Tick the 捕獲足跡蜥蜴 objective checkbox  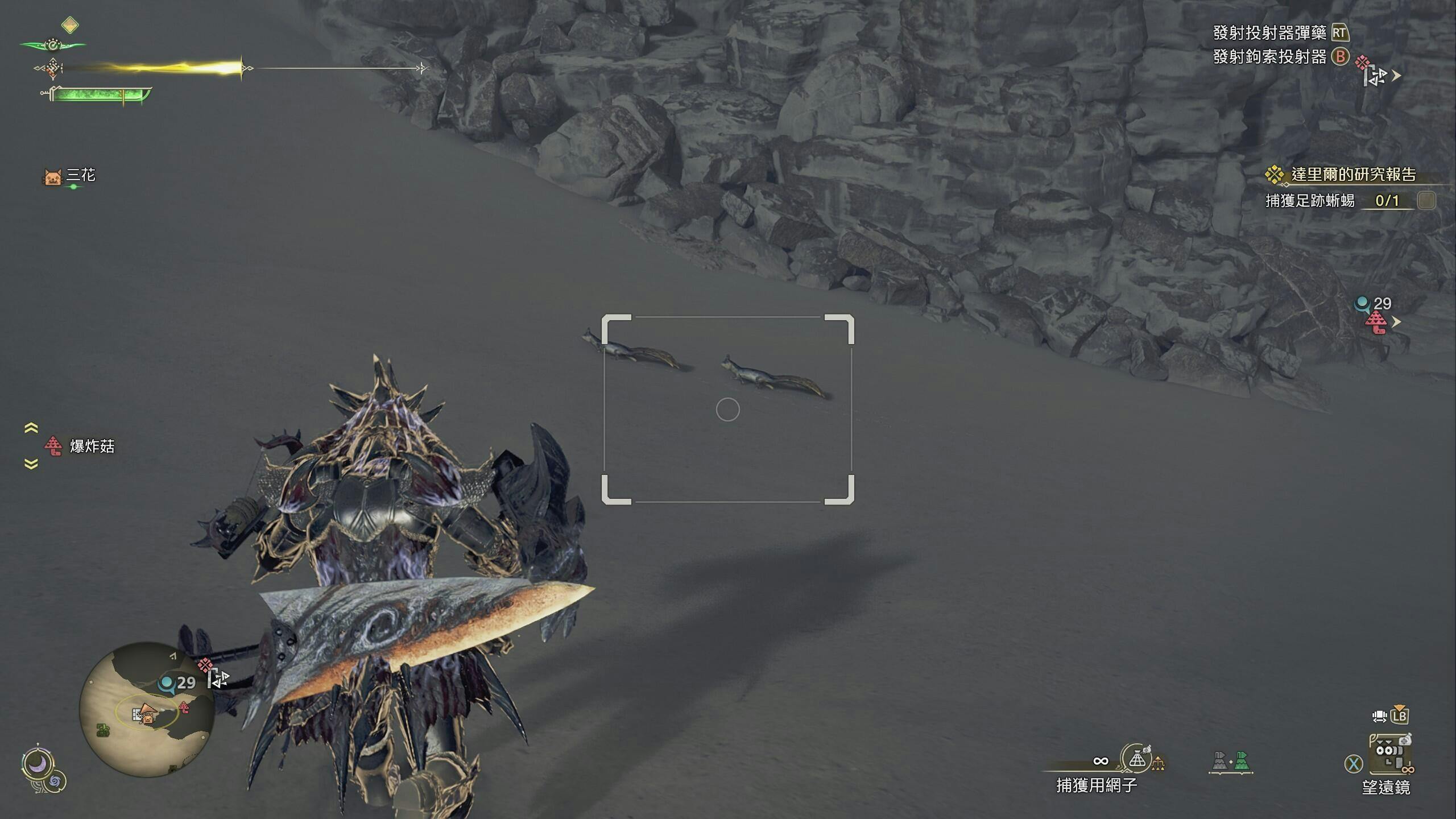[1426, 200]
